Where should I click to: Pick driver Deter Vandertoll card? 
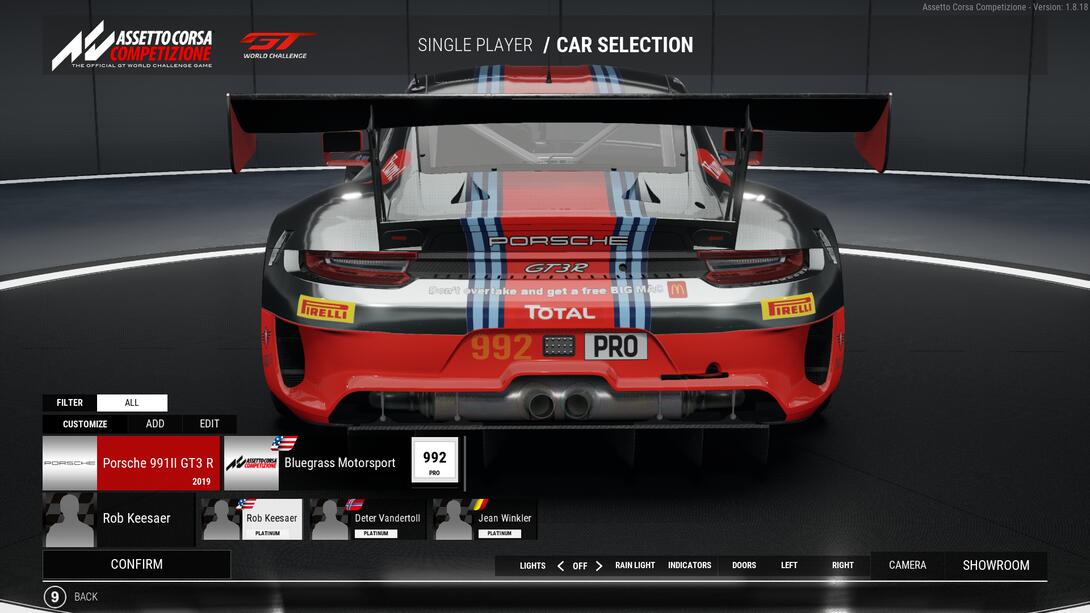coord(369,520)
